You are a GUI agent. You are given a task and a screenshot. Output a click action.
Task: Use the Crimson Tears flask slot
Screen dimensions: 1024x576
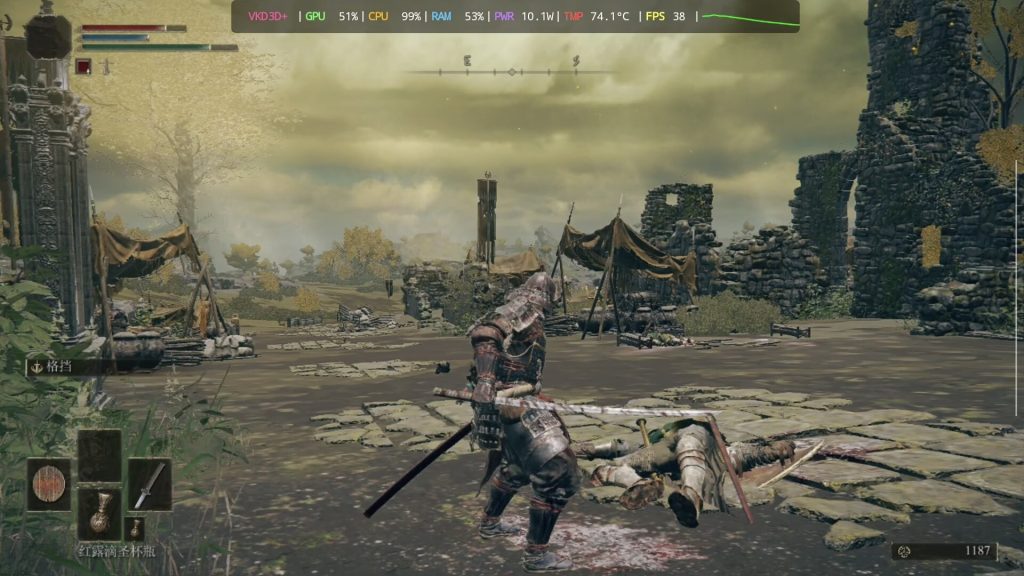click(99, 514)
